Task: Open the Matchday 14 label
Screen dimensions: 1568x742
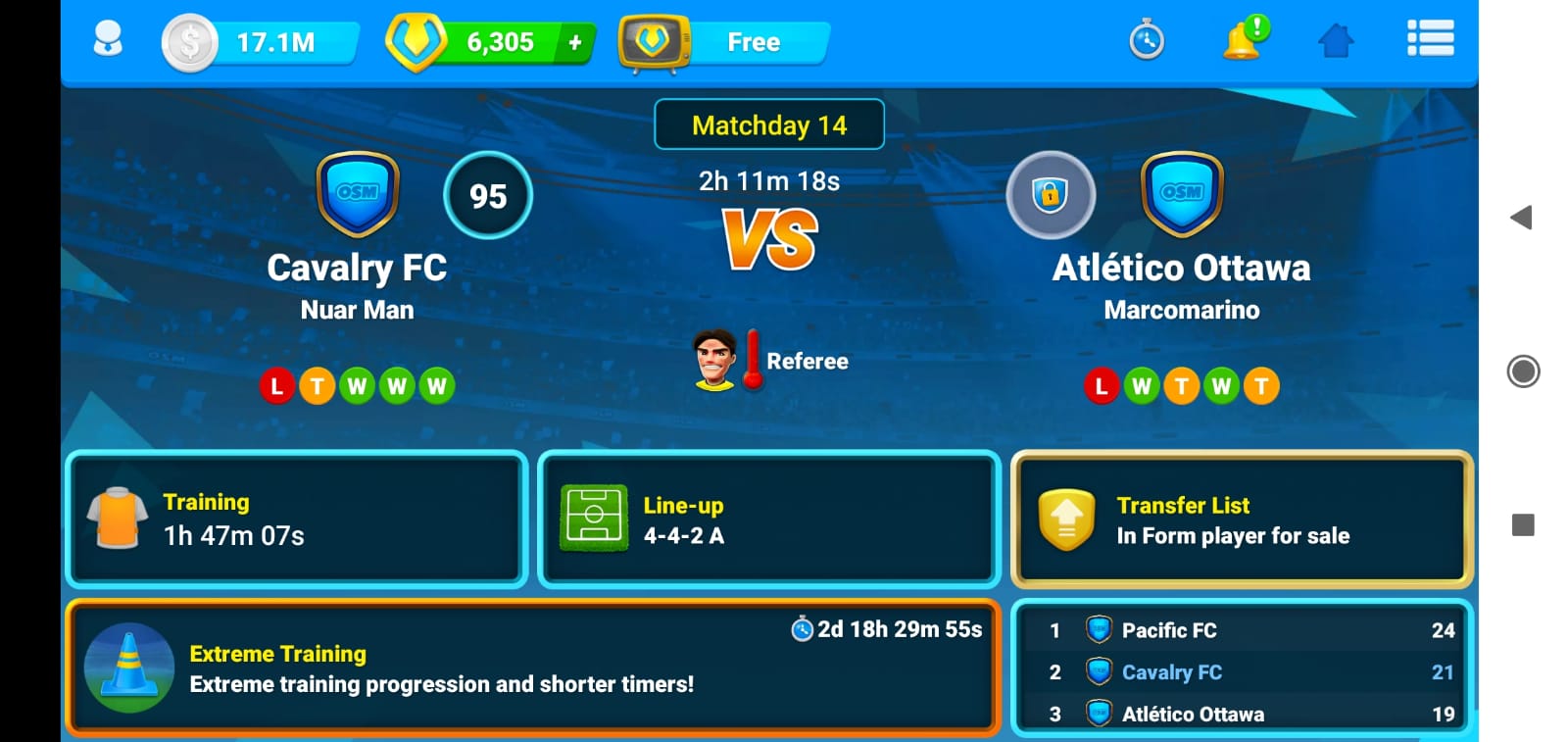Action: (x=769, y=124)
